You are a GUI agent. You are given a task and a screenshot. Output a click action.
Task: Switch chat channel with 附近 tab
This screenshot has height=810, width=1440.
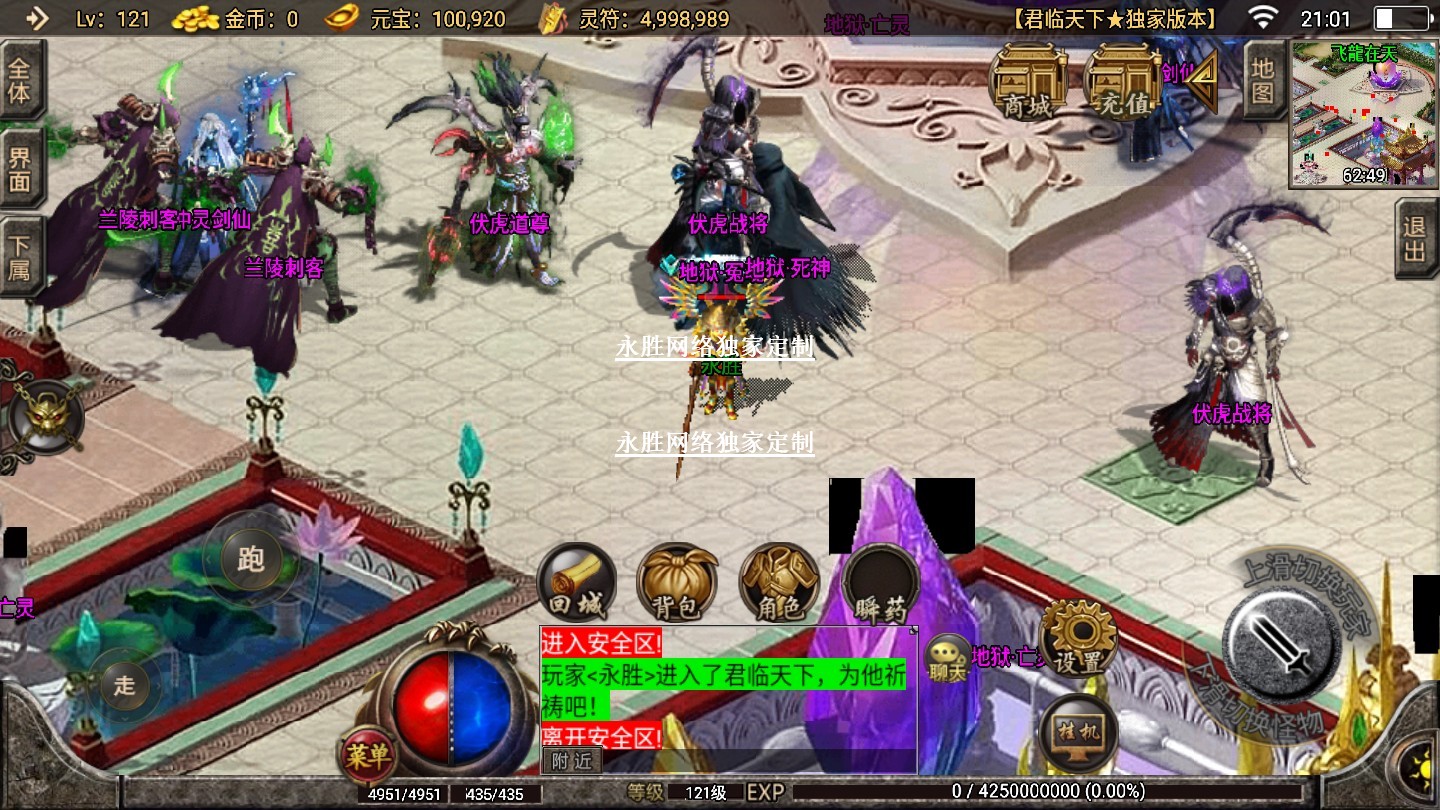pos(572,761)
